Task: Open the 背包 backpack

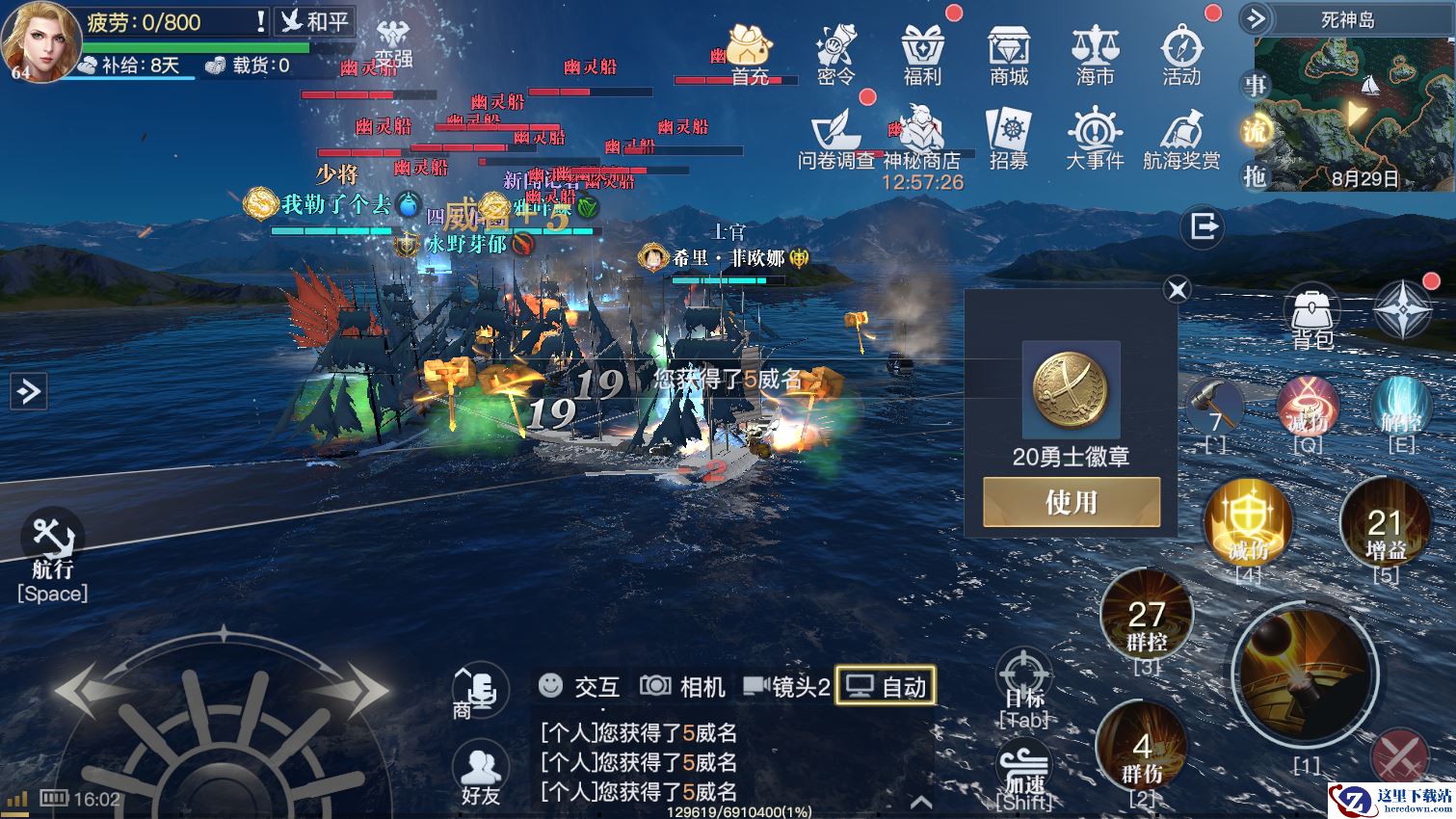Action: [1310, 318]
